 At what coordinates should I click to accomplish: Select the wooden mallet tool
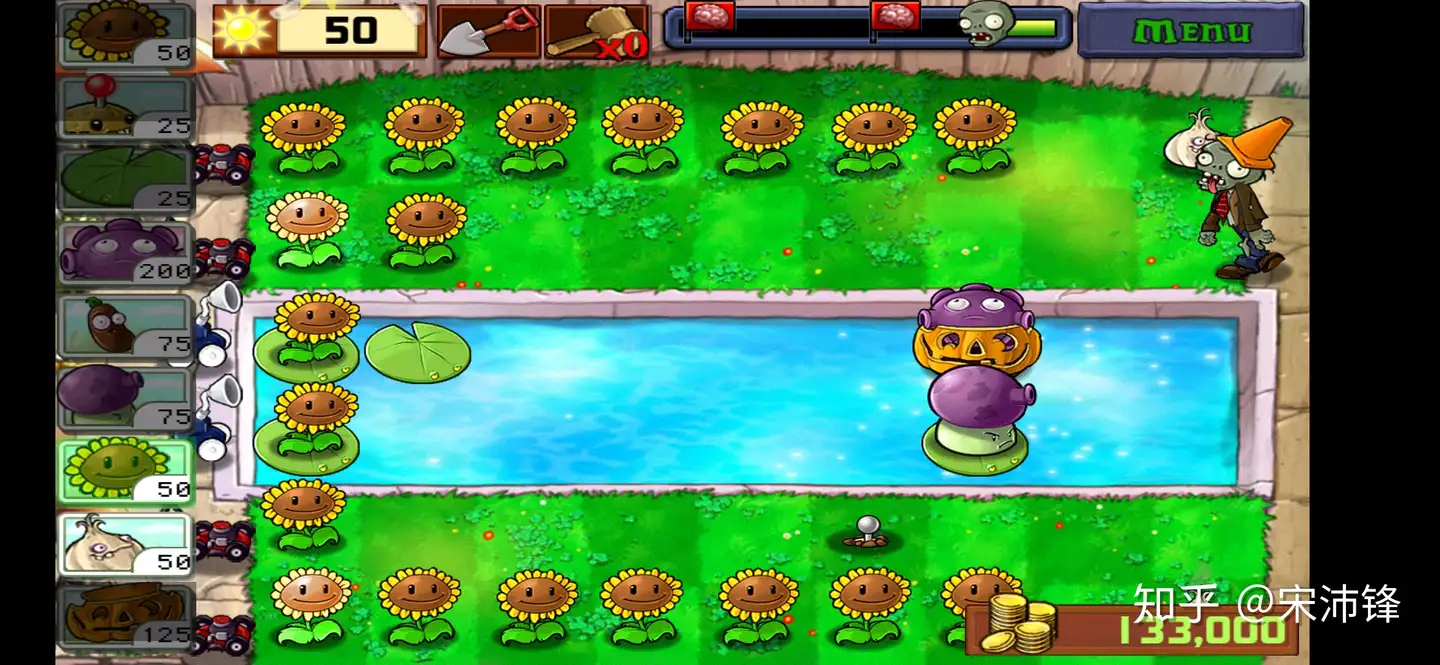point(596,31)
